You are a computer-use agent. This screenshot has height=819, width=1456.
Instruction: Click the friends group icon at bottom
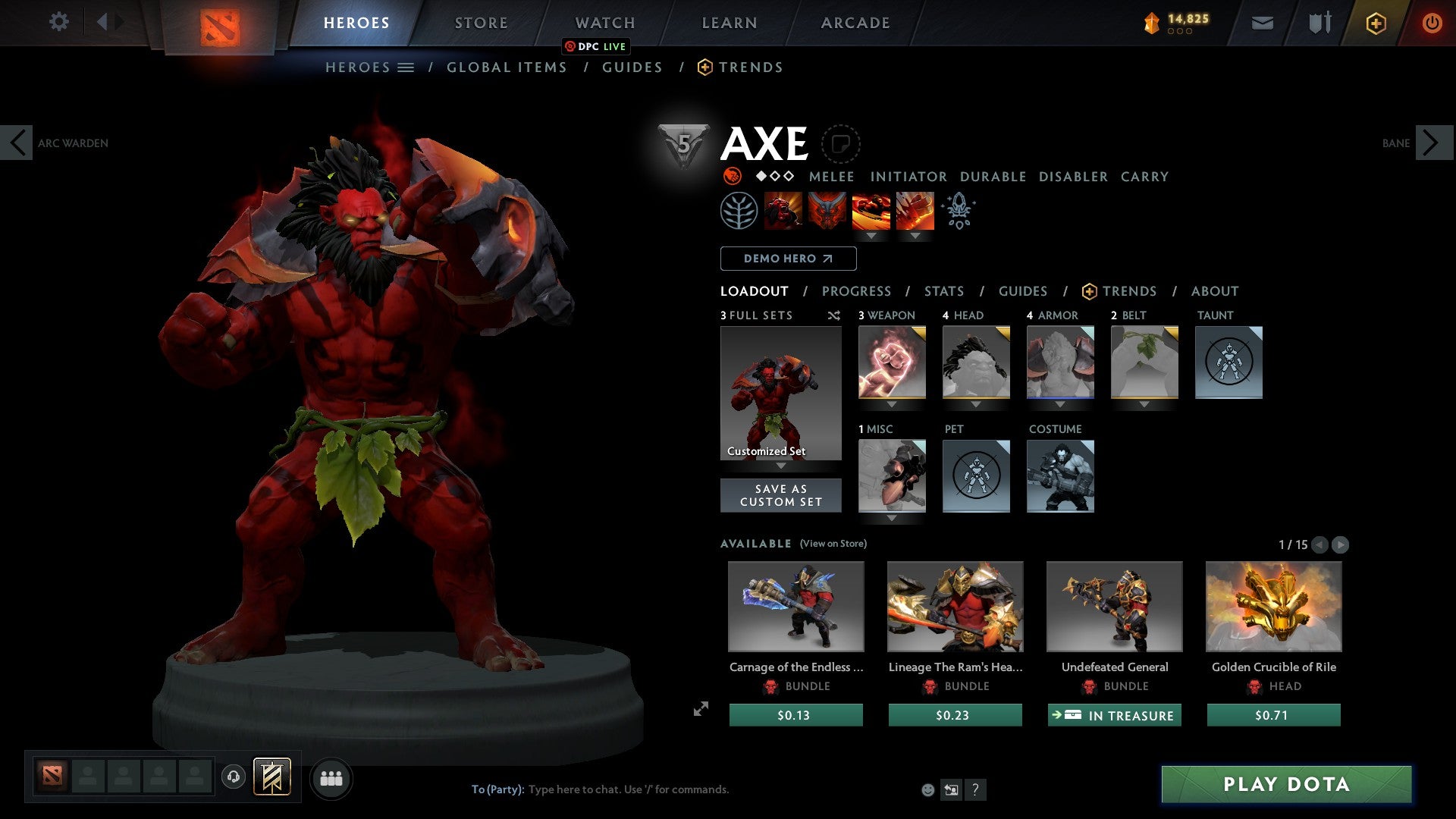coord(331,777)
